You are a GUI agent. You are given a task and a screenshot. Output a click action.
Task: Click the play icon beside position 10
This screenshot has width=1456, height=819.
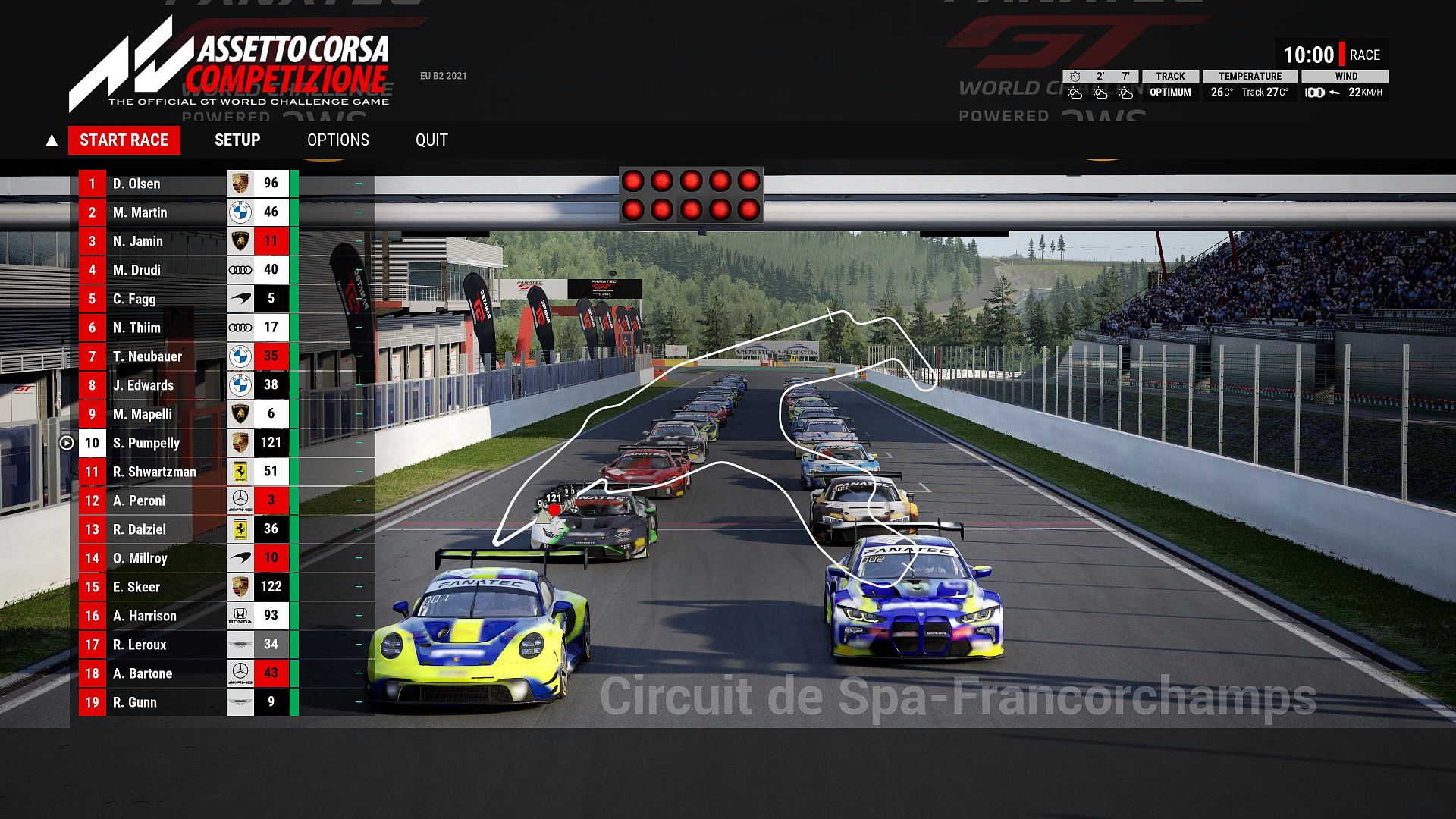pos(67,443)
